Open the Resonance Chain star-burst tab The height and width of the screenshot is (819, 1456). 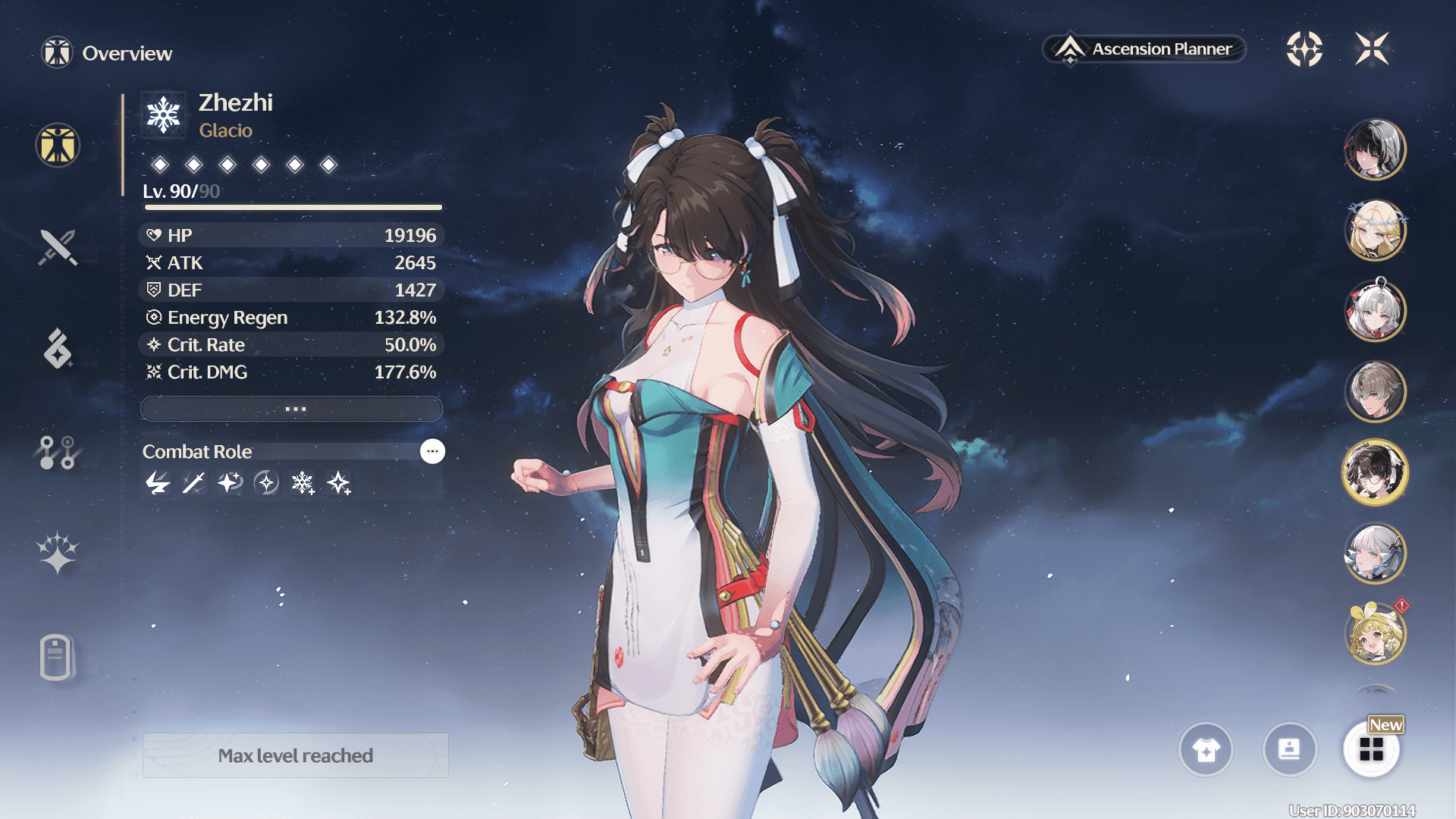click(58, 553)
